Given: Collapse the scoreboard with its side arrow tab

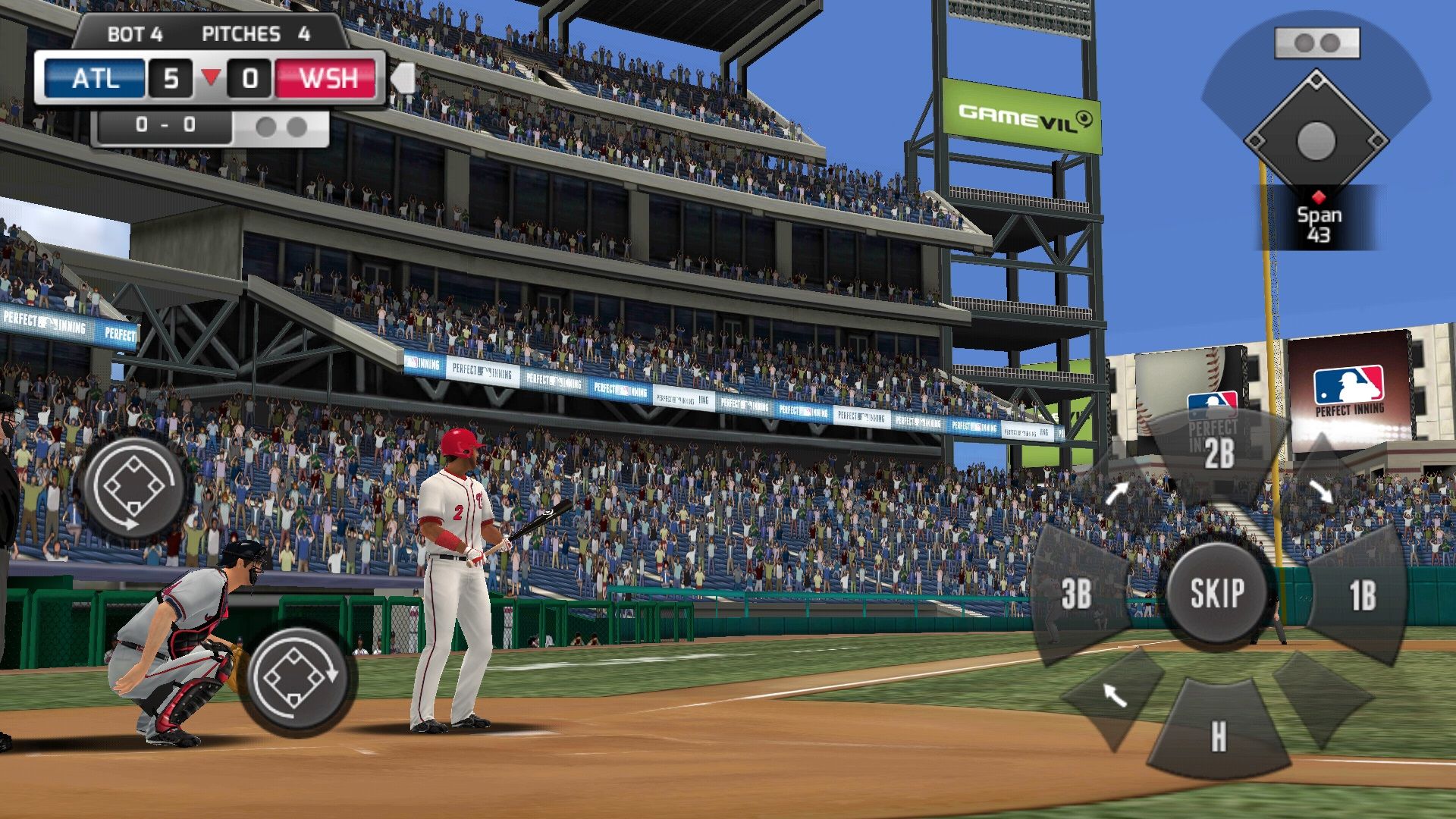Looking at the screenshot, I should point(403,79).
